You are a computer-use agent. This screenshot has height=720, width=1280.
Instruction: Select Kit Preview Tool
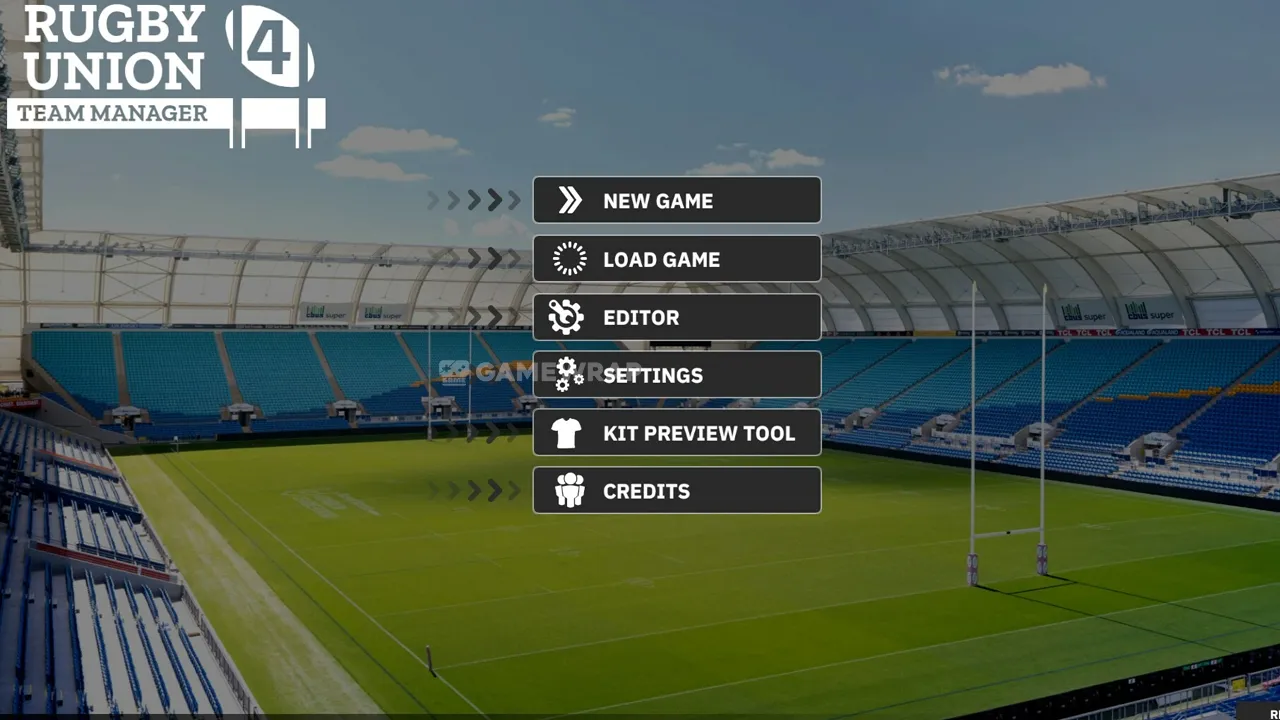point(677,433)
